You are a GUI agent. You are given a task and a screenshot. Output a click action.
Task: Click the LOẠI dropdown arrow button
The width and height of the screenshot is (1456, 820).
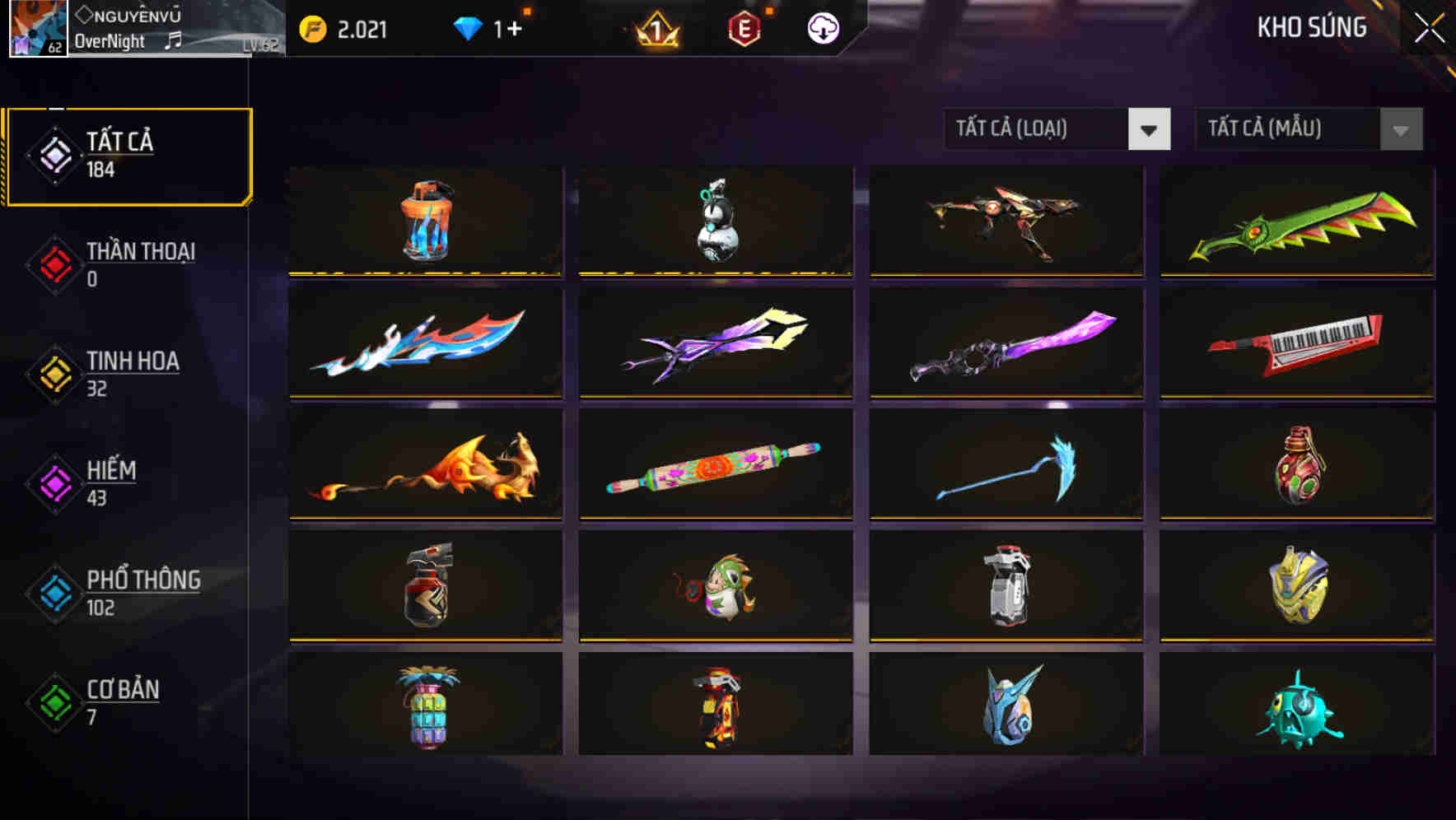click(x=1150, y=129)
